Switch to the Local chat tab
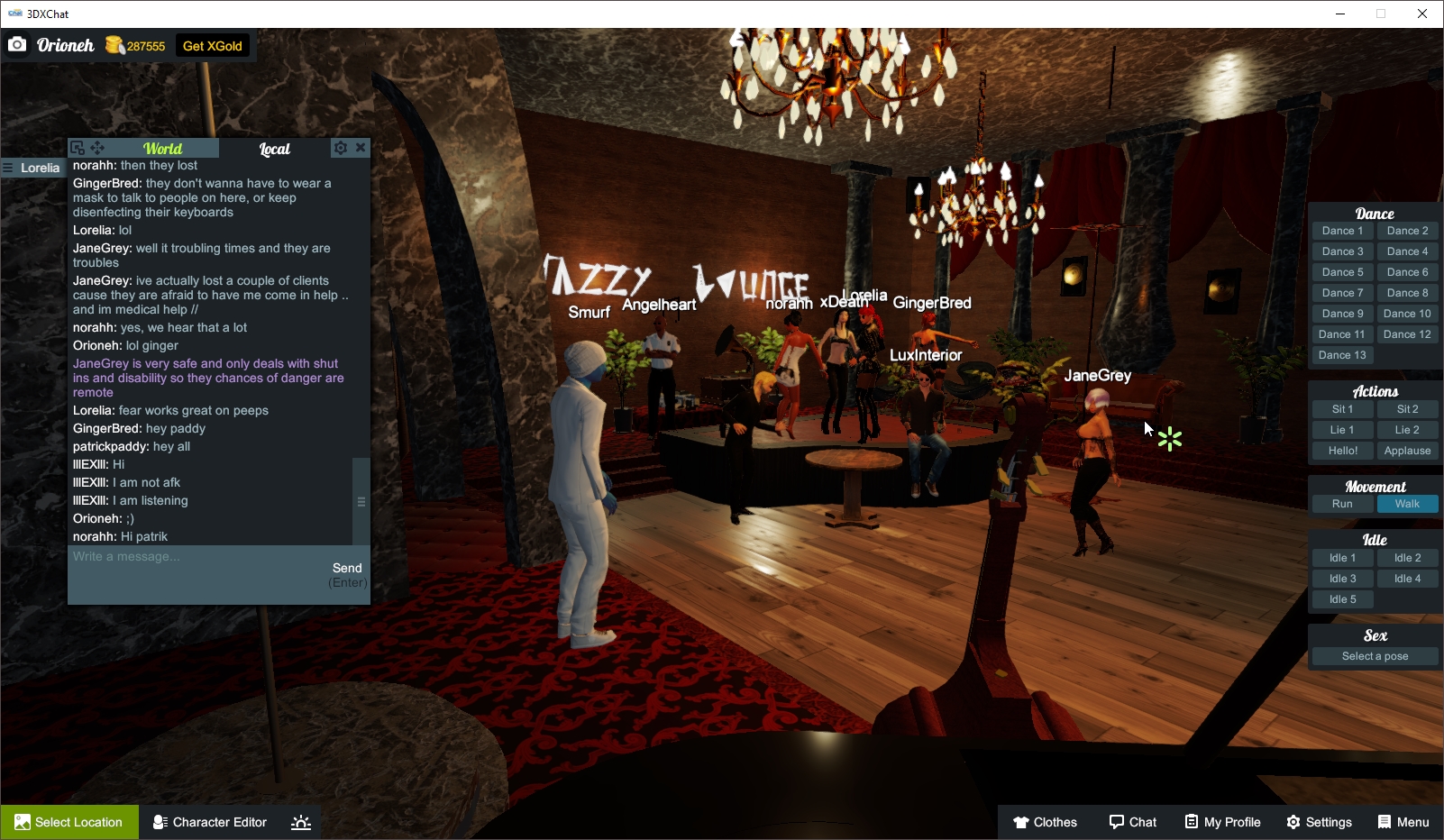Image resolution: width=1444 pixels, height=840 pixels. (x=274, y=149)
